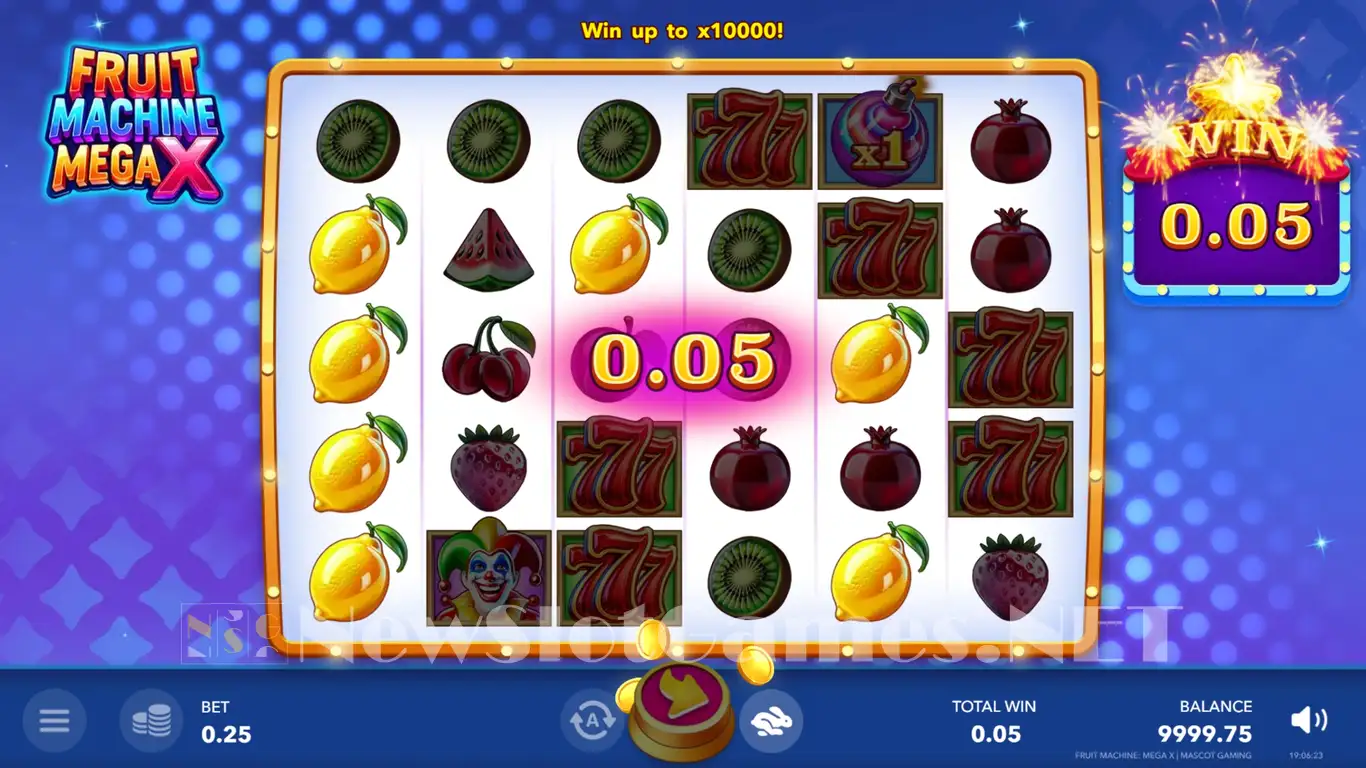Open bet settings via coin stack icon
This screenshot has width=1366, height=768.
click(151, 720)
